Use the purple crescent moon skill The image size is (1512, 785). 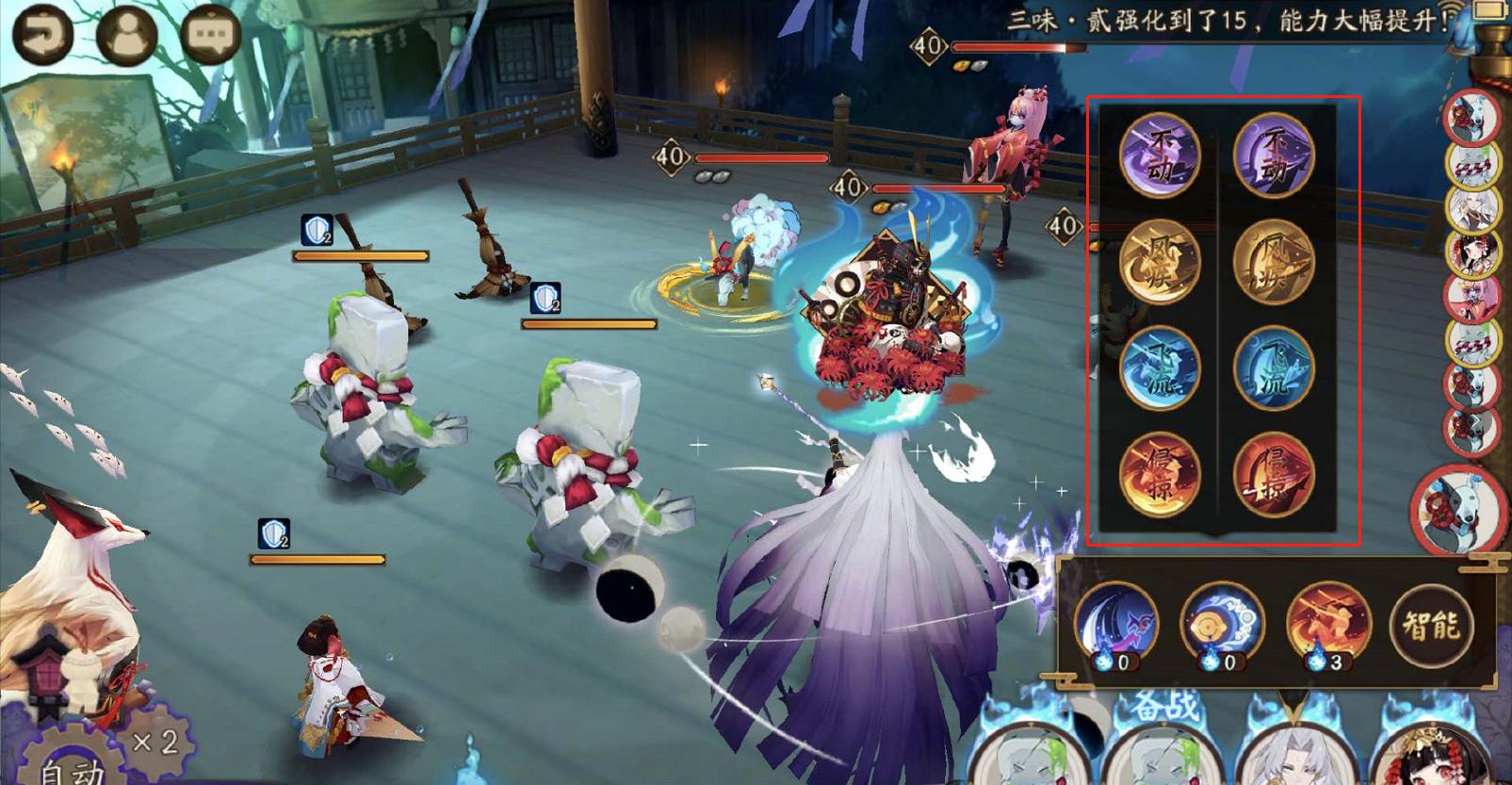1116,623
